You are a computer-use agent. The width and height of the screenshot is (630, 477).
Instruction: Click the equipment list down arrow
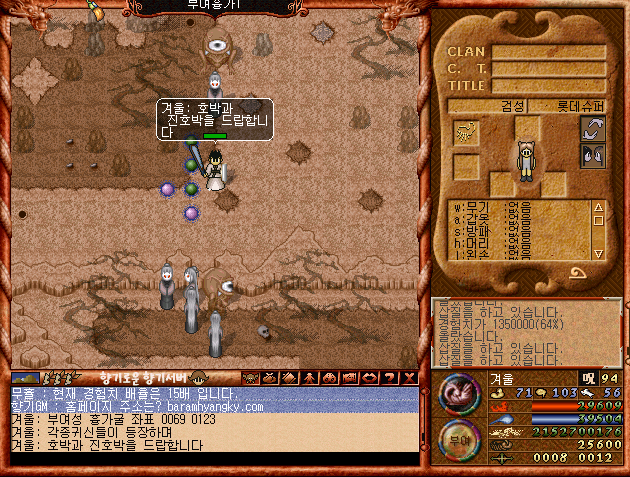tap(598, 253)
